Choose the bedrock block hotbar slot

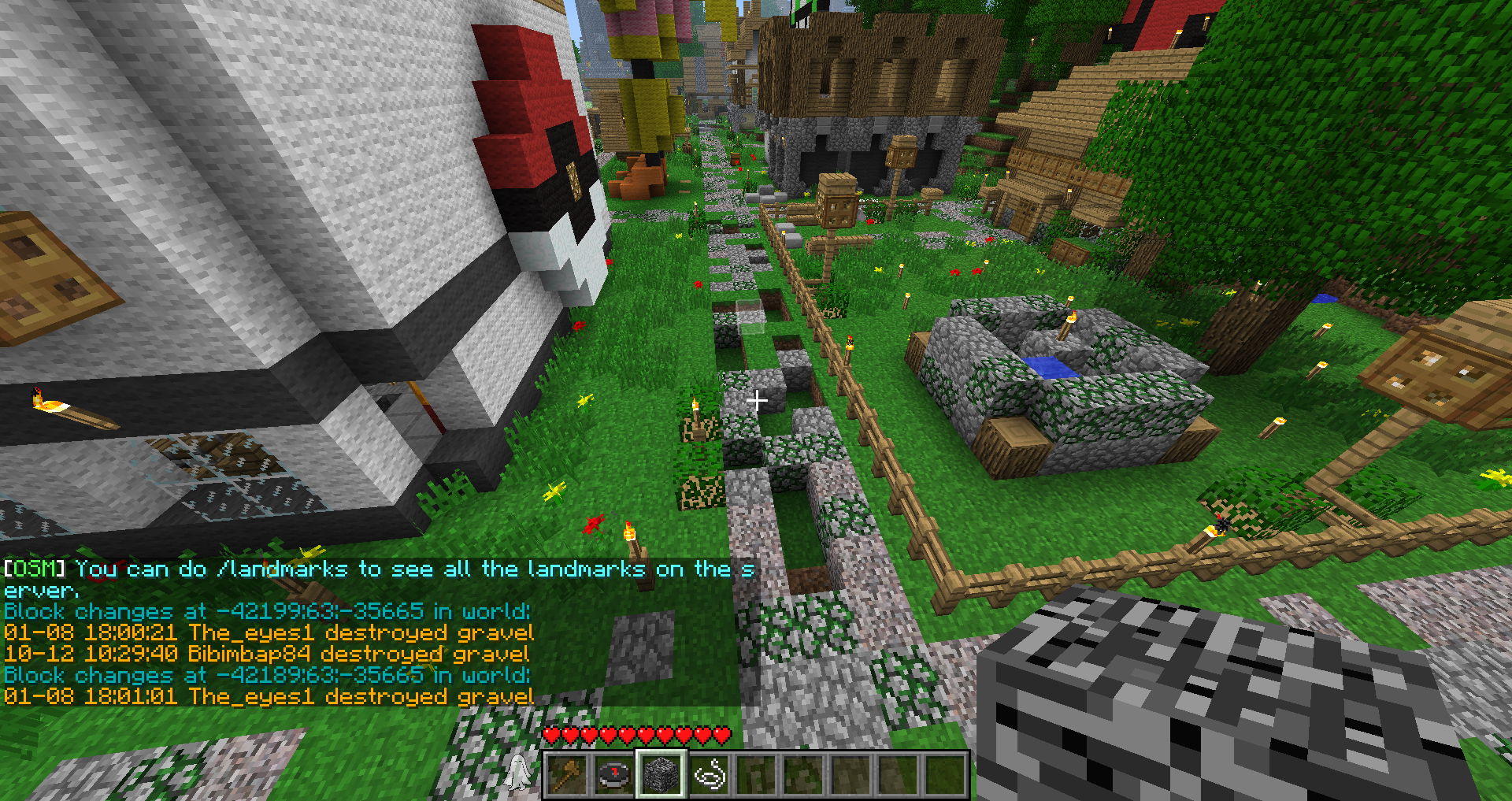661,775
